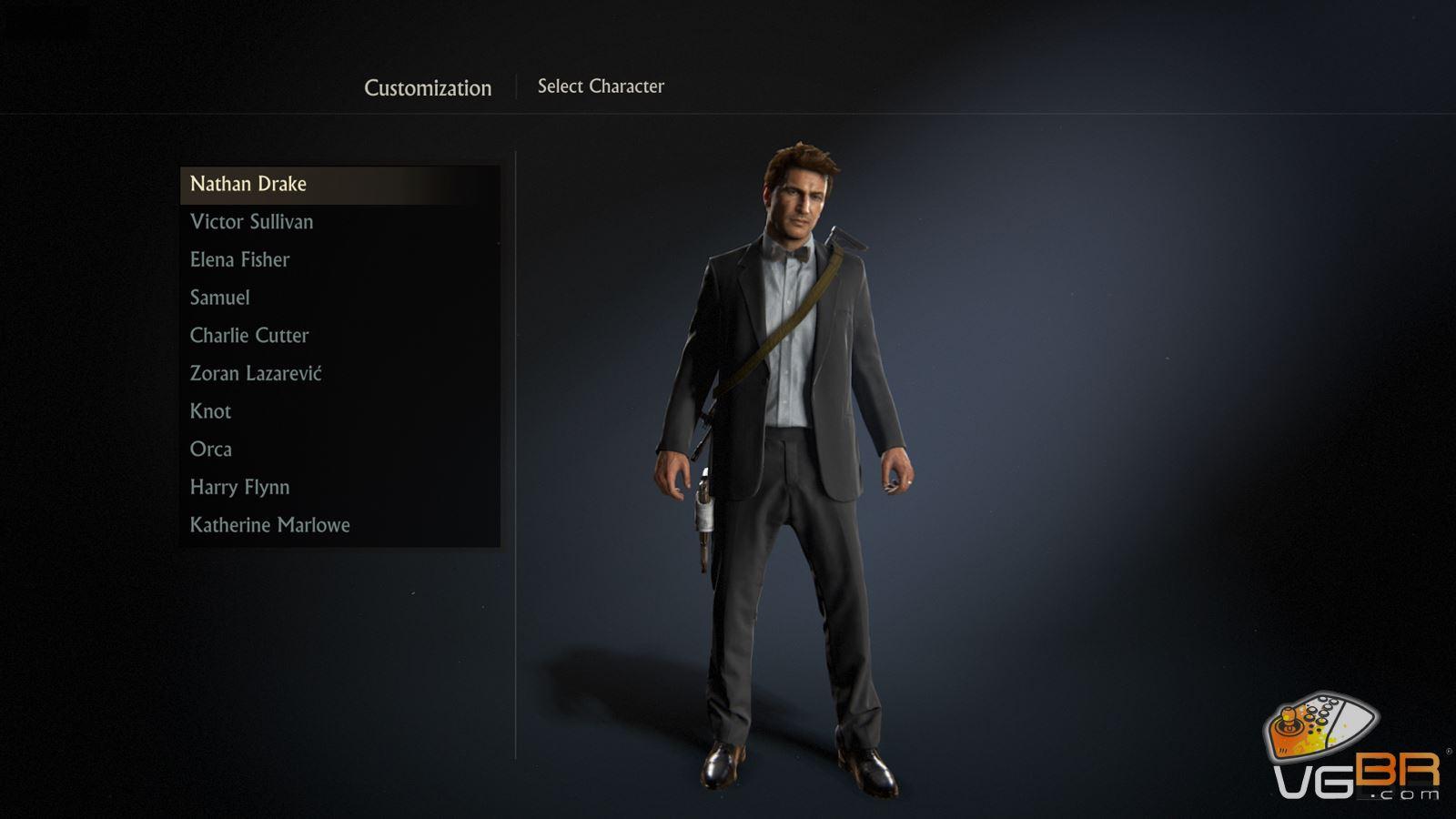The image size is (1456, 819).
Task: Pick Elena Fisher in the list
Action: coord(239,260)
